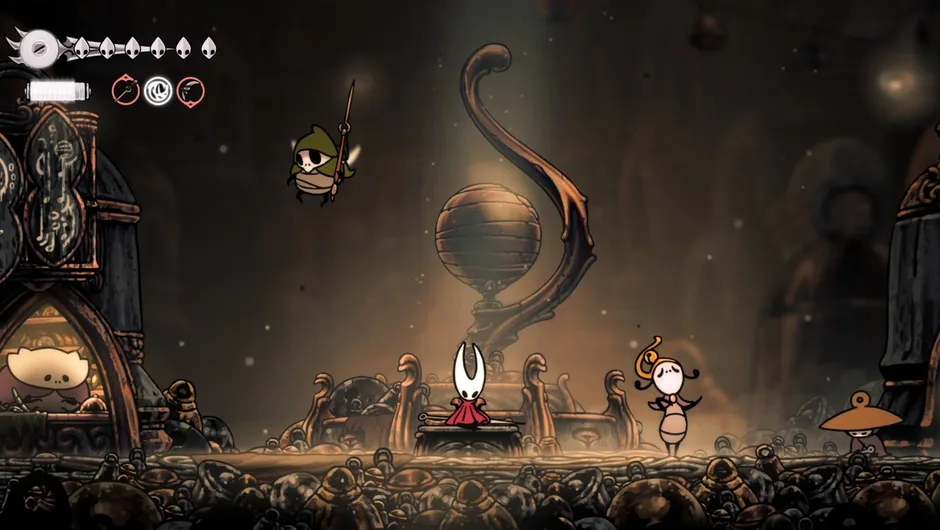Select the pin-shaped tool icon

coord(126,91)
